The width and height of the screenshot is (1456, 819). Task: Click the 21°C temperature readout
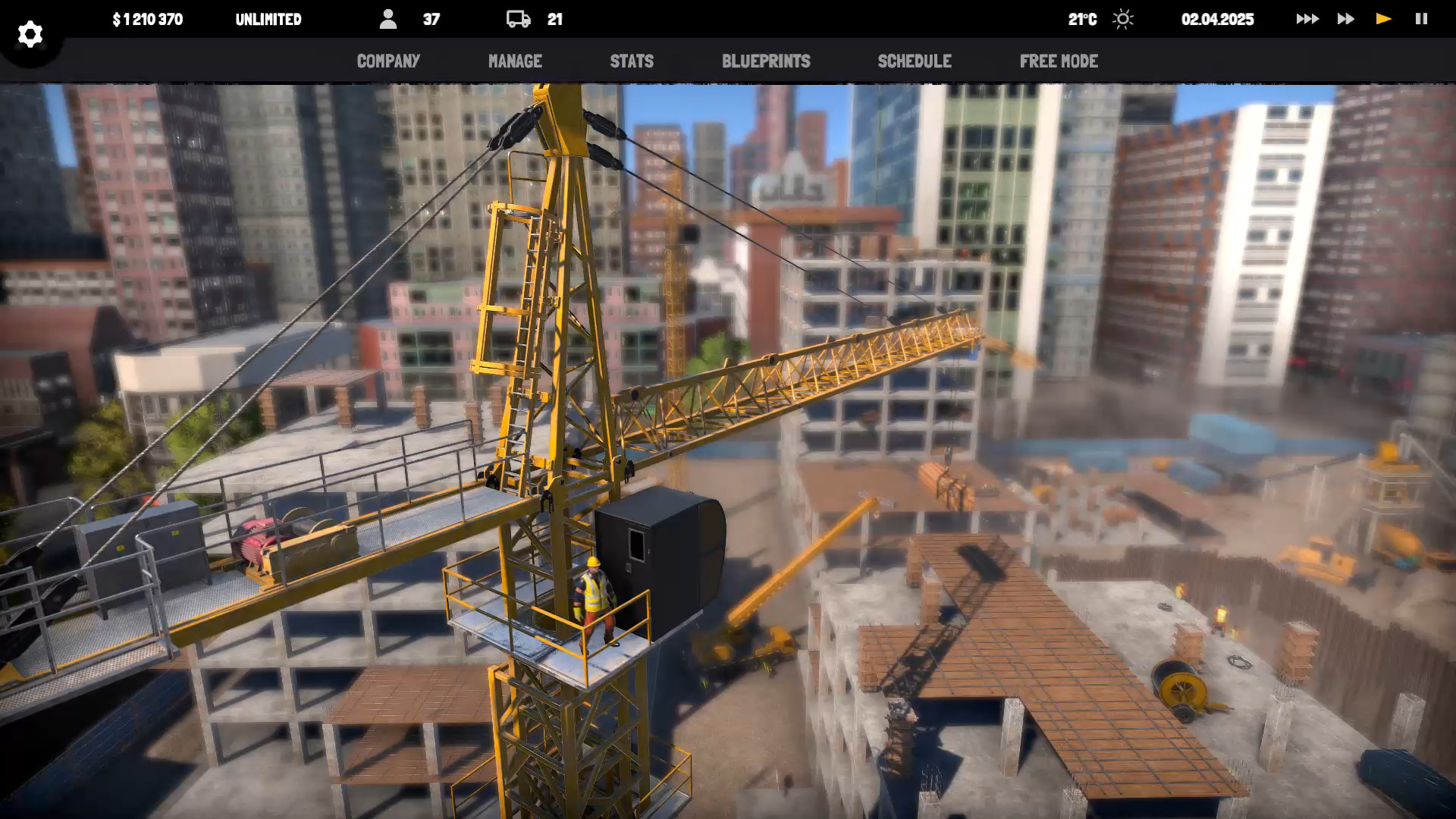(x=1082, y=19)
